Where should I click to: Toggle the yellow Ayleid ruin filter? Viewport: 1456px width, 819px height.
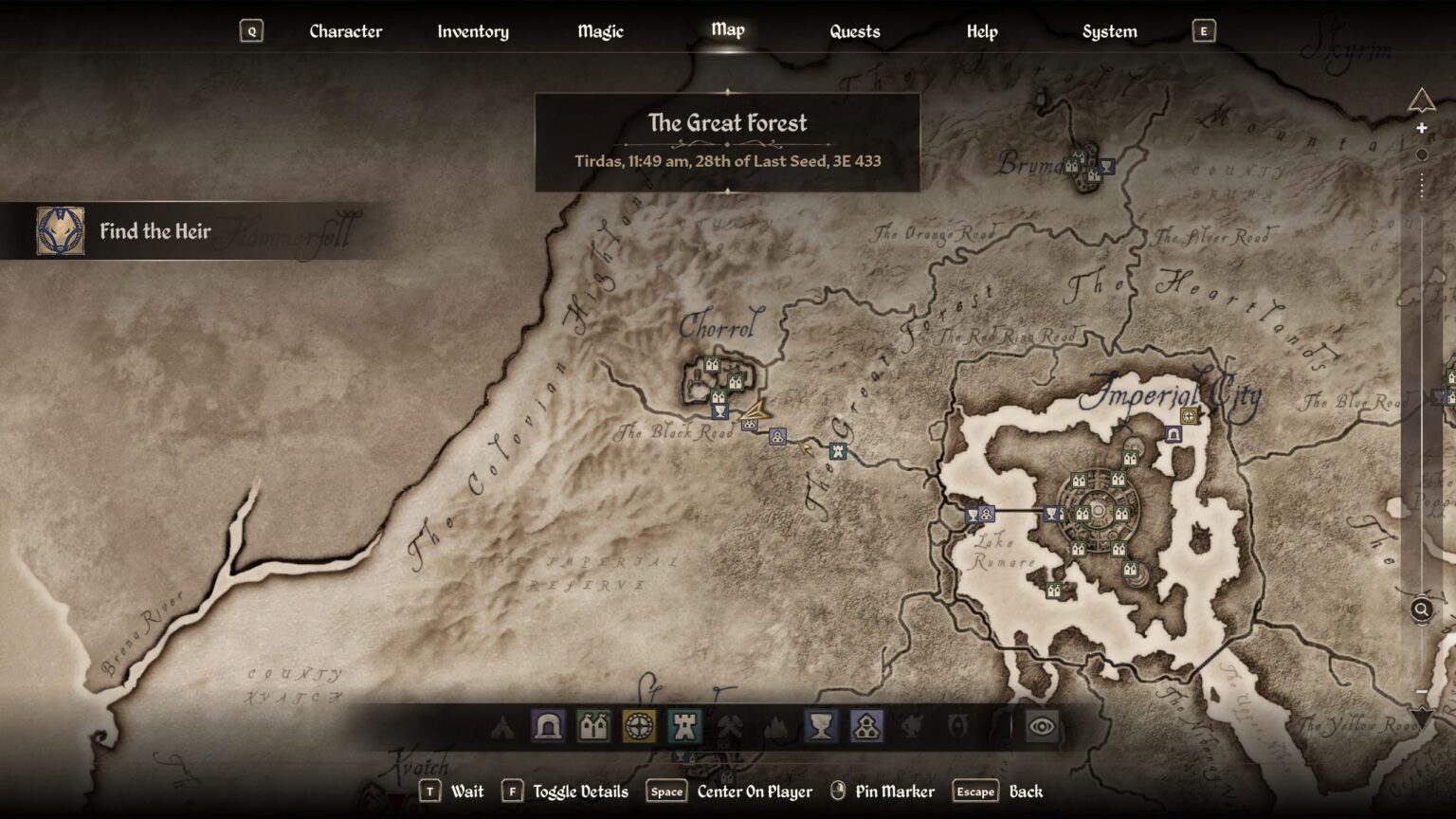pyautogui.click(x=639, y=727)
